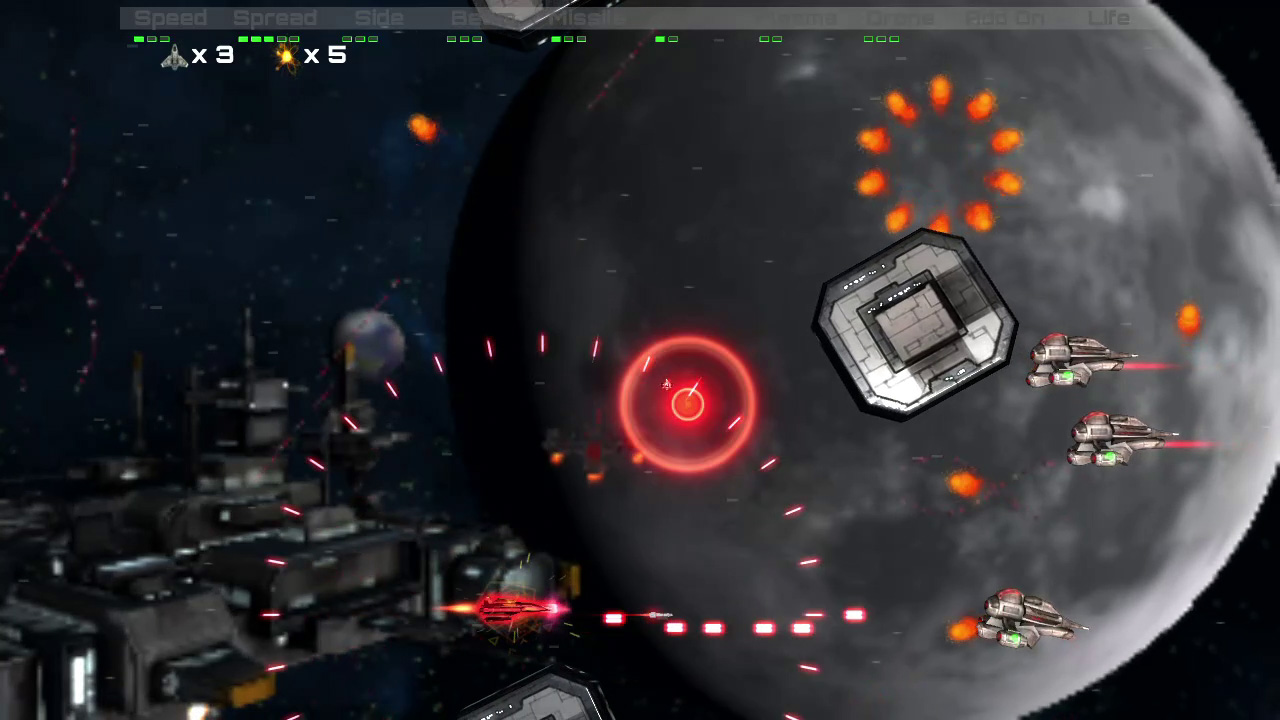Click the bomb stock star icon

(x=285, y=57)
